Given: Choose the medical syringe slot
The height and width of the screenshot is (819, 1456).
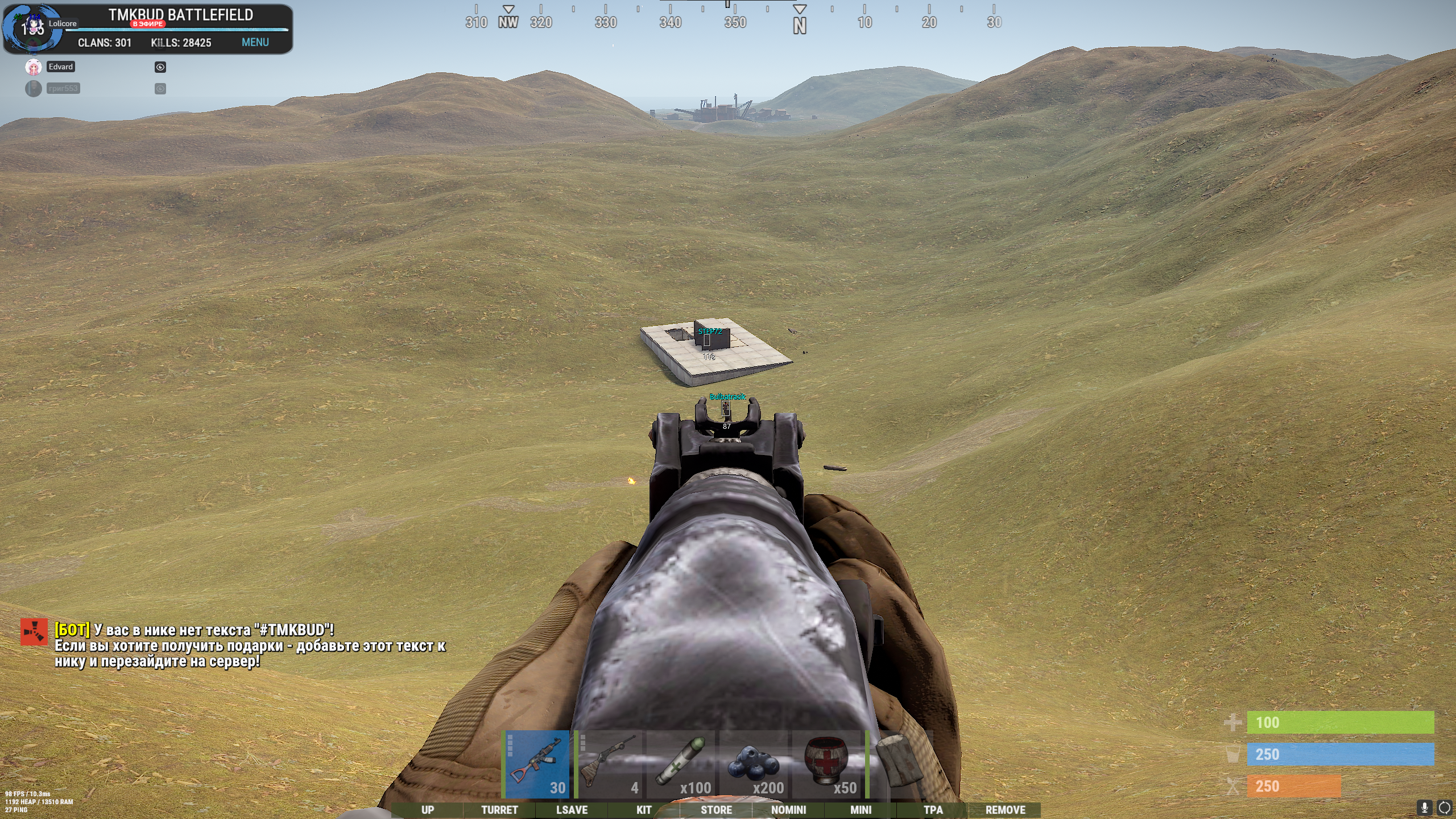Looking at the screenshot, I should tap(682, 764).
